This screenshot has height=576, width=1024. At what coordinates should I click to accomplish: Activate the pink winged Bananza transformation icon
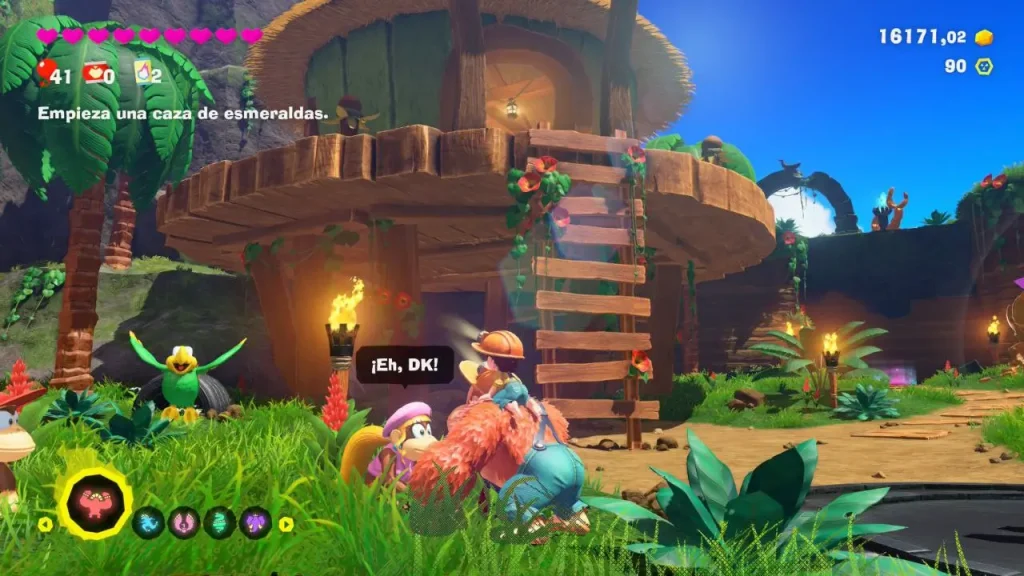click(x=184, y=522)
